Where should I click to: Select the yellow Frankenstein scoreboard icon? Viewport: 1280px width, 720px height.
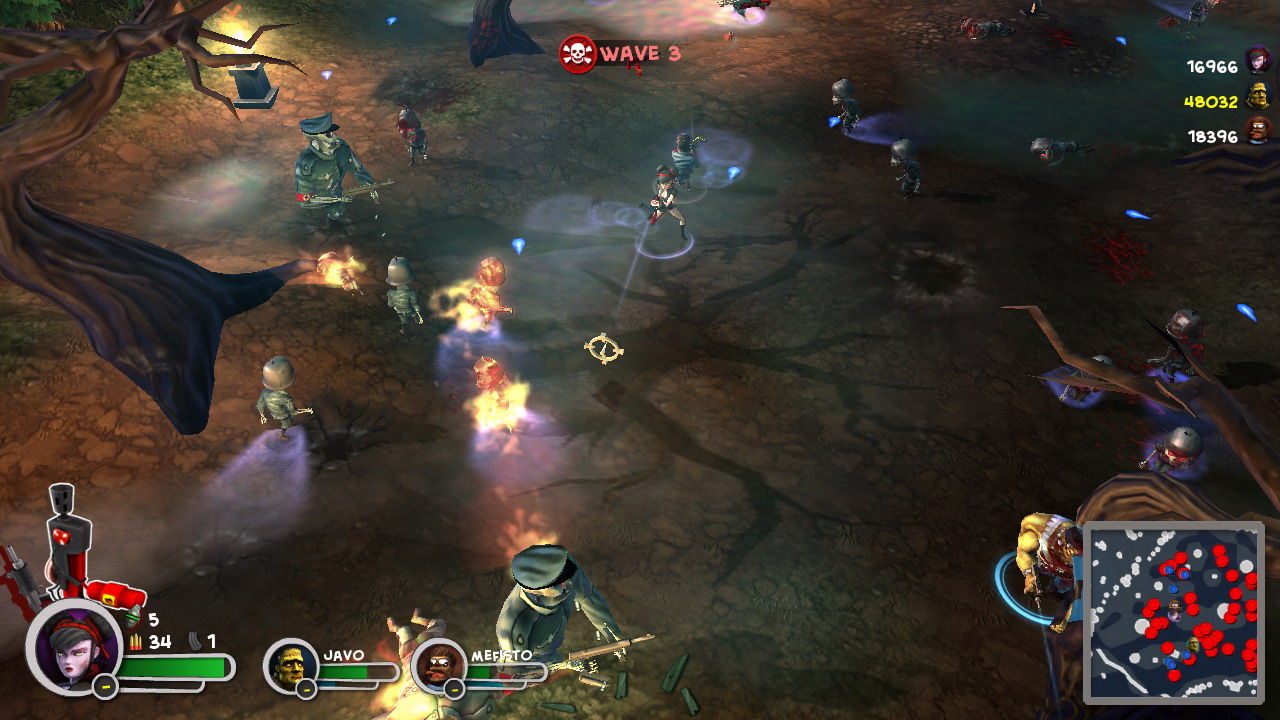(x=1258, y=97)
